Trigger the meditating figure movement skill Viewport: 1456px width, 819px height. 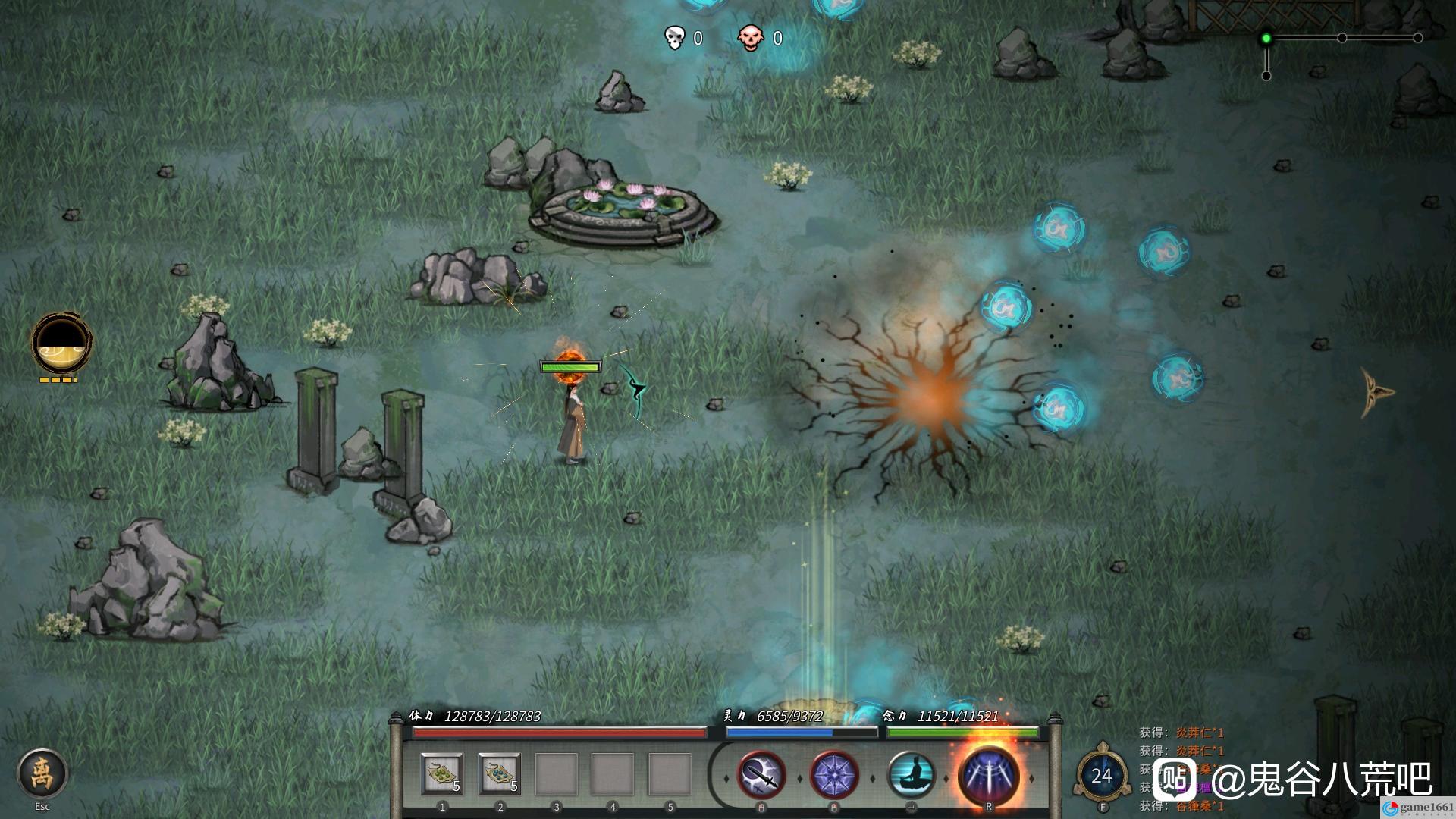click(911, 775)
